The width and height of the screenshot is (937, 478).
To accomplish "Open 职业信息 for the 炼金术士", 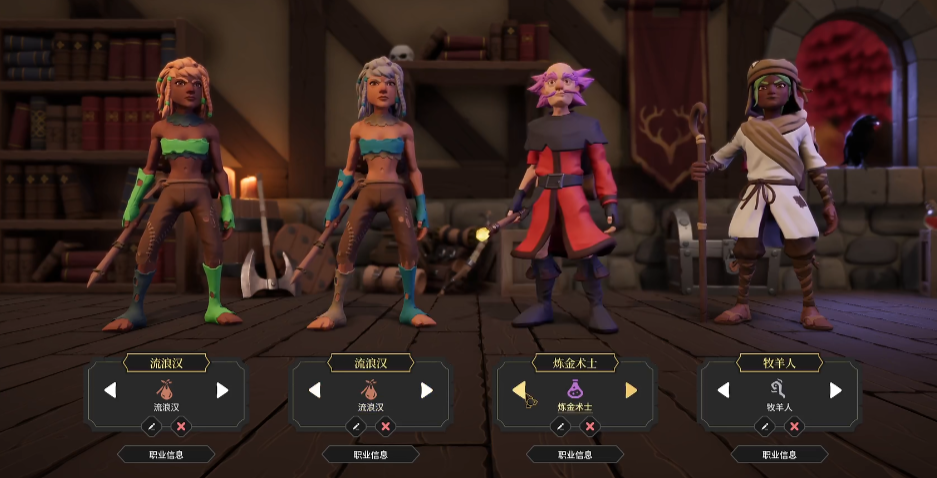I will pyautogui.click(x=575, y=454).
